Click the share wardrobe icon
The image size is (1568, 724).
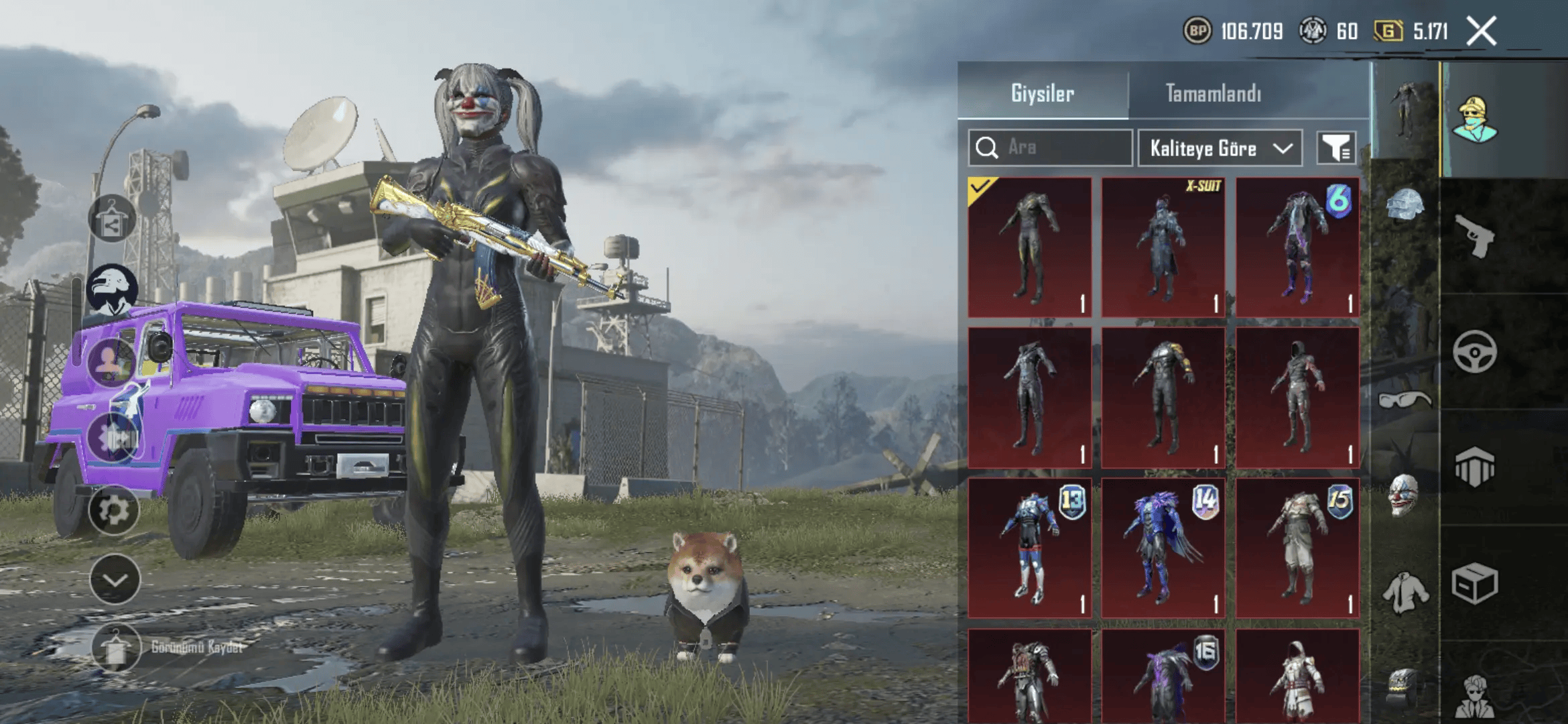(x=112, y=219)
